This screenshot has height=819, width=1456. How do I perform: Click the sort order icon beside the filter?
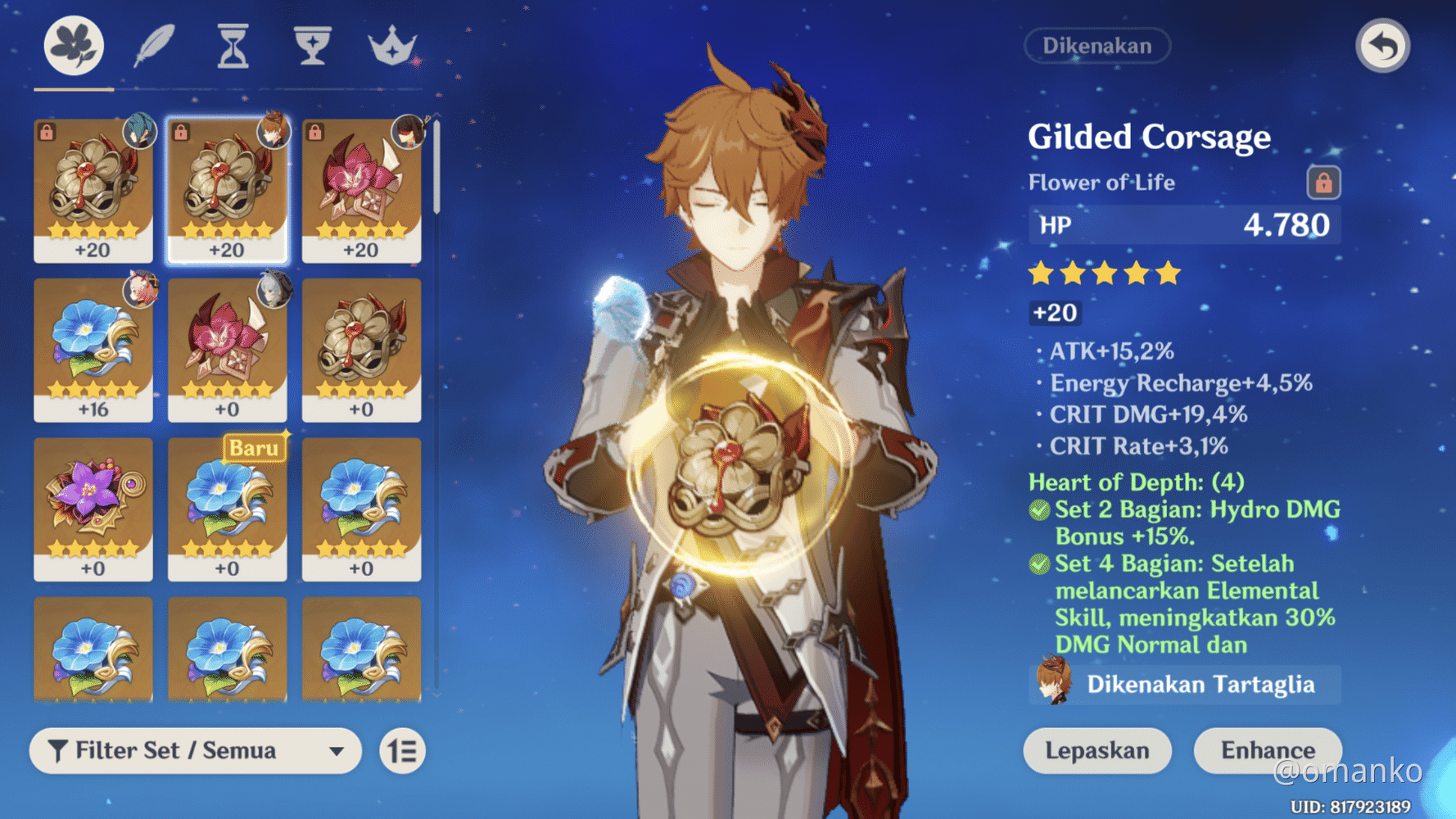click(400, 750)
